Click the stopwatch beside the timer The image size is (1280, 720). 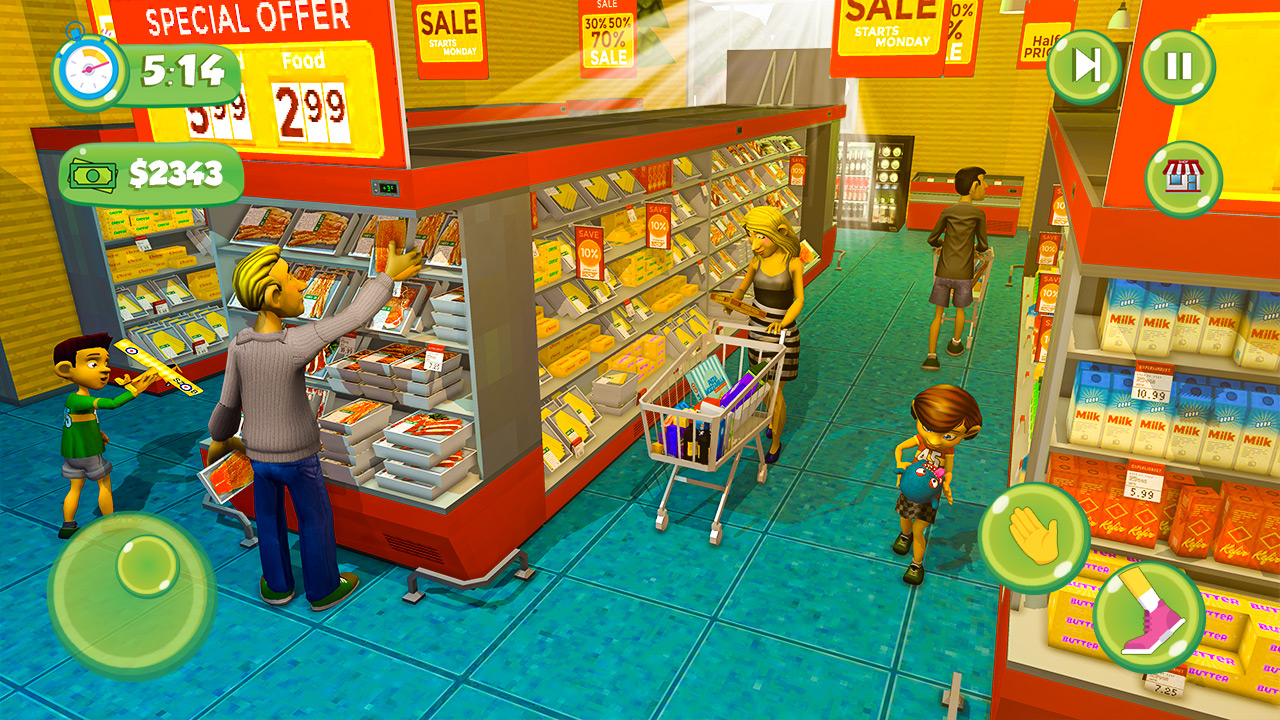pos(88,69)
